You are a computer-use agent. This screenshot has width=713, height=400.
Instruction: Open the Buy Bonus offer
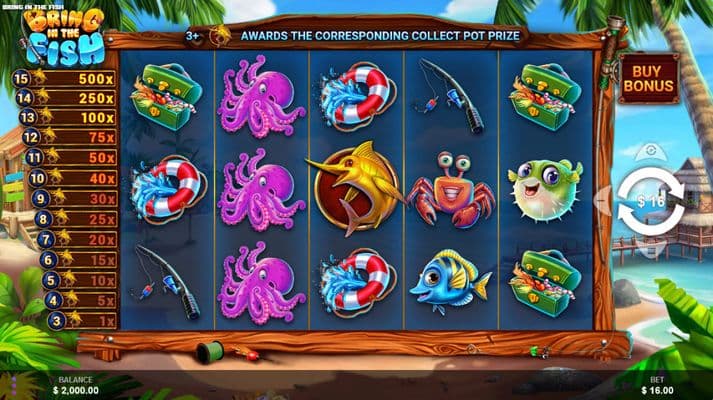click(648, 79)
